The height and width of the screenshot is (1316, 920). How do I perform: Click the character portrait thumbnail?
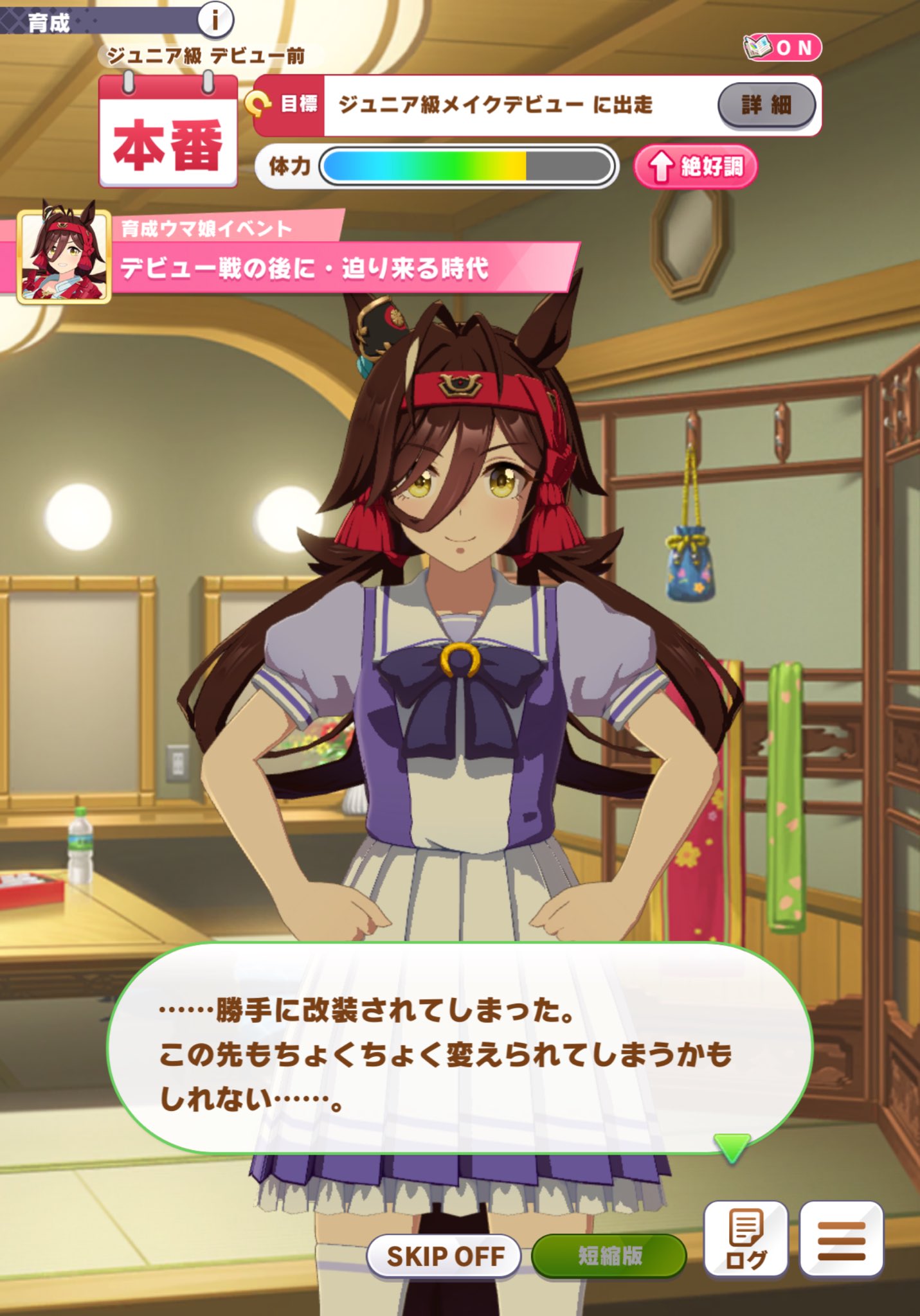coord(64,256)
